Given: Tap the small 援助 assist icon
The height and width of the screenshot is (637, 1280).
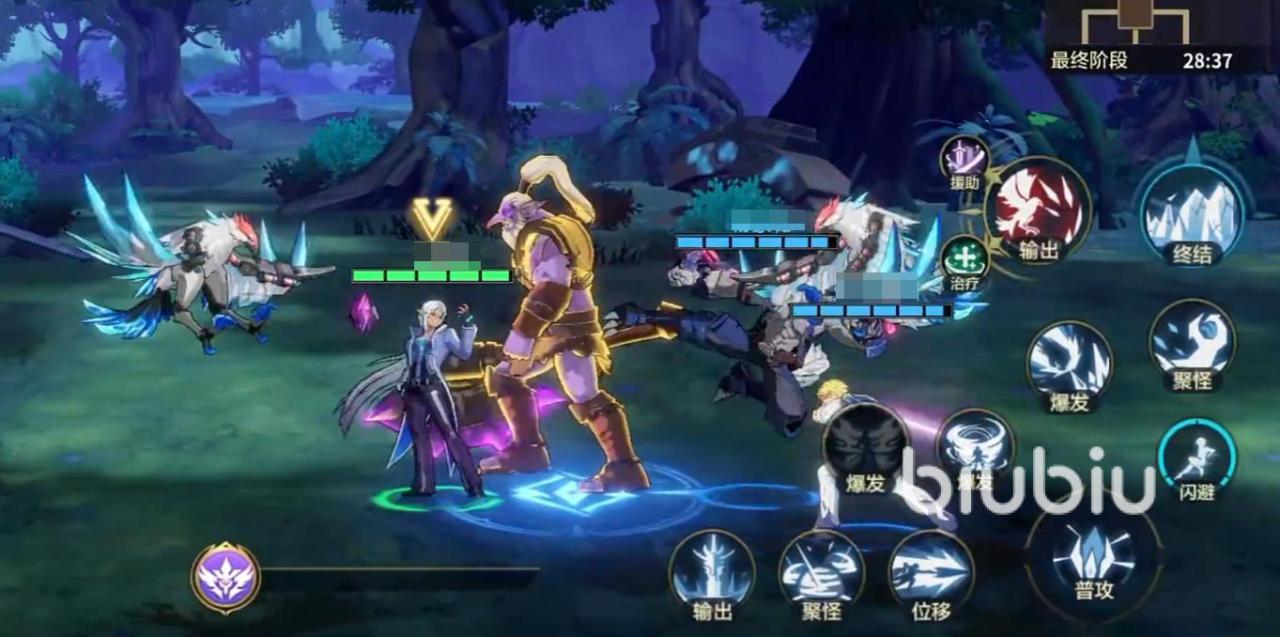Looking at the screenshot, I should pos(965,160).
